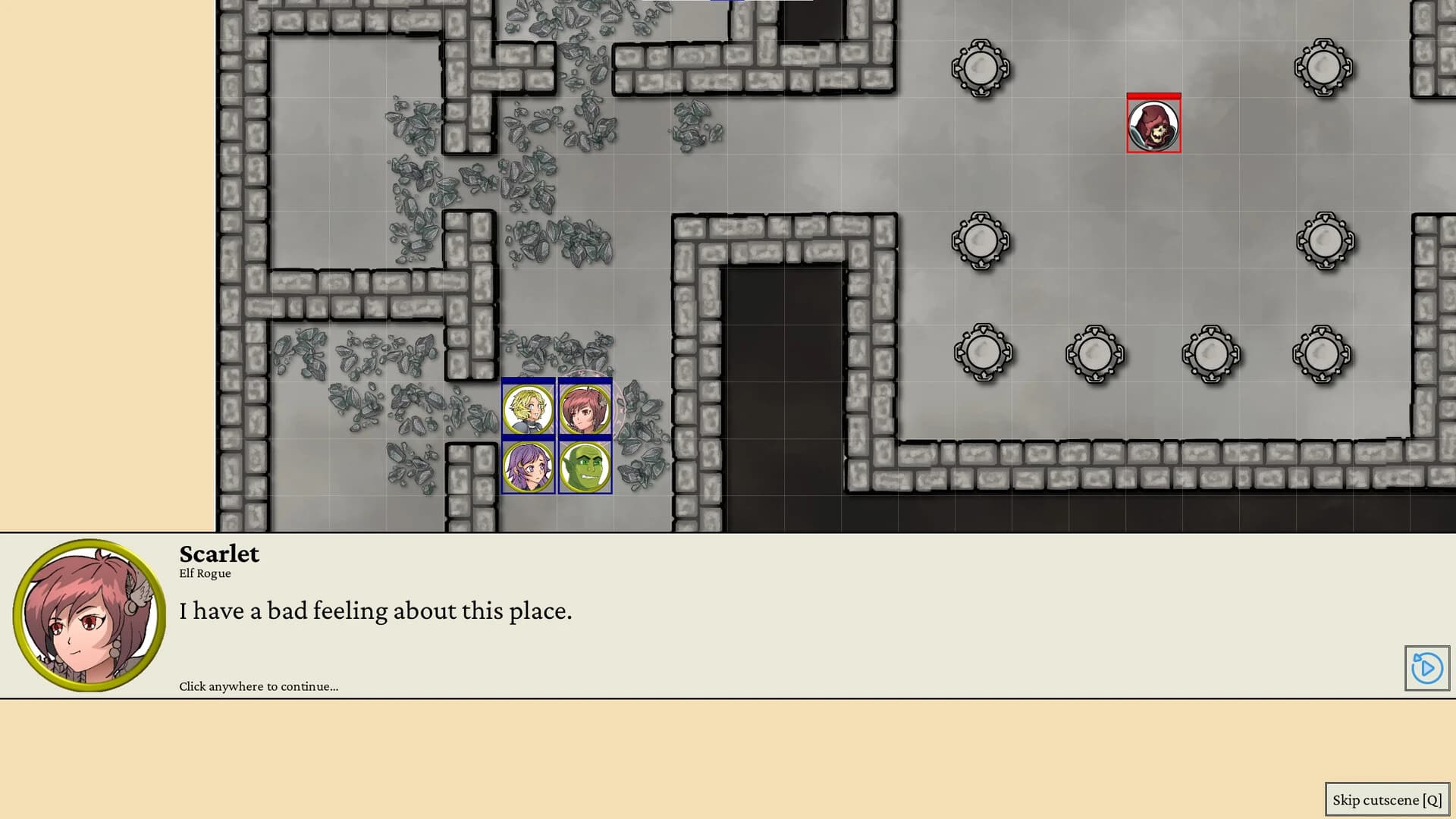The image size is (1456, 819).
Task: Click the statue token in the map's middle row
Action: tap(980, 241)
